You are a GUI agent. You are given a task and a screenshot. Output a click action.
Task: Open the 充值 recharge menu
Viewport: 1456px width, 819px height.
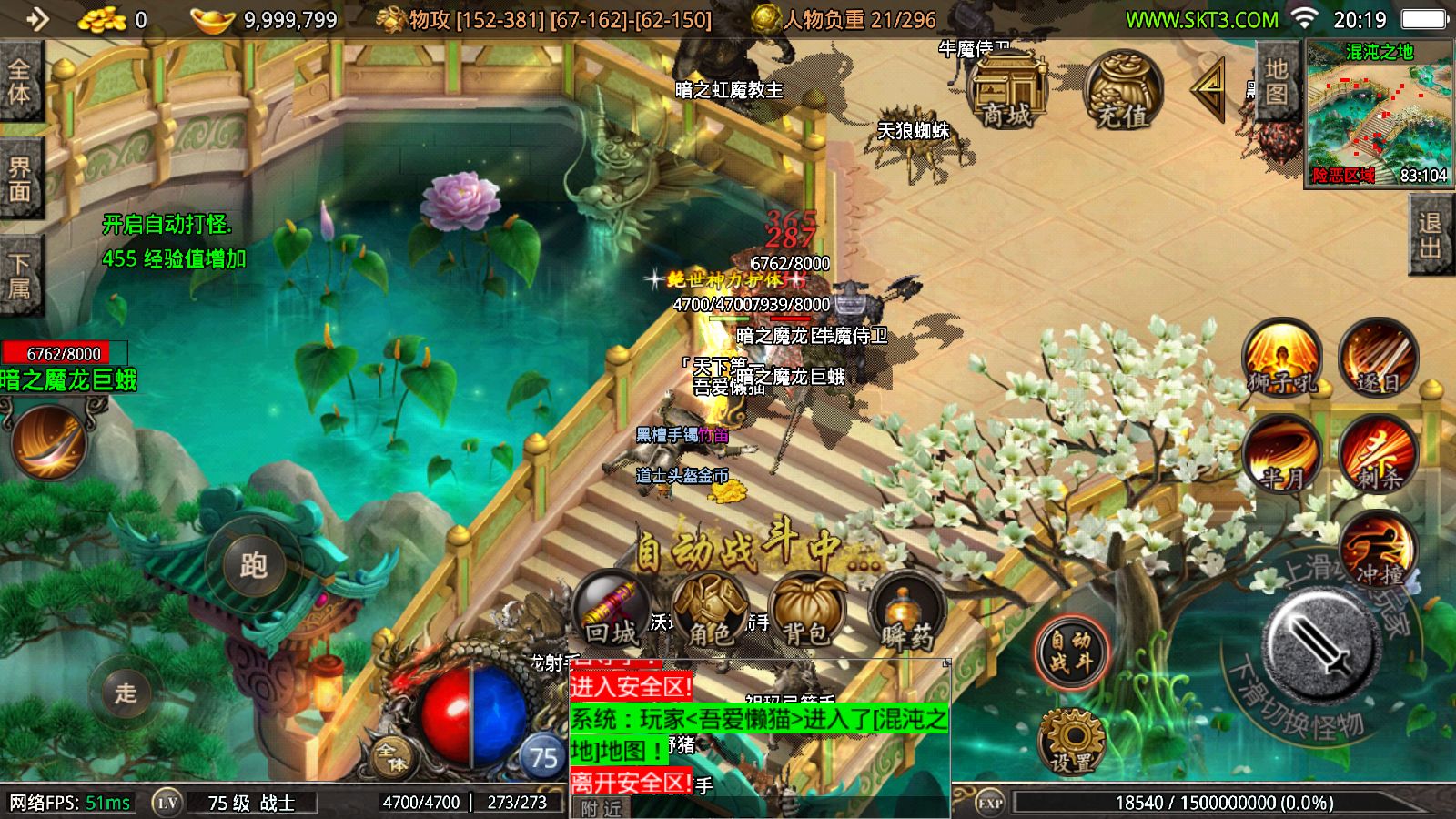pos(1122,91)
